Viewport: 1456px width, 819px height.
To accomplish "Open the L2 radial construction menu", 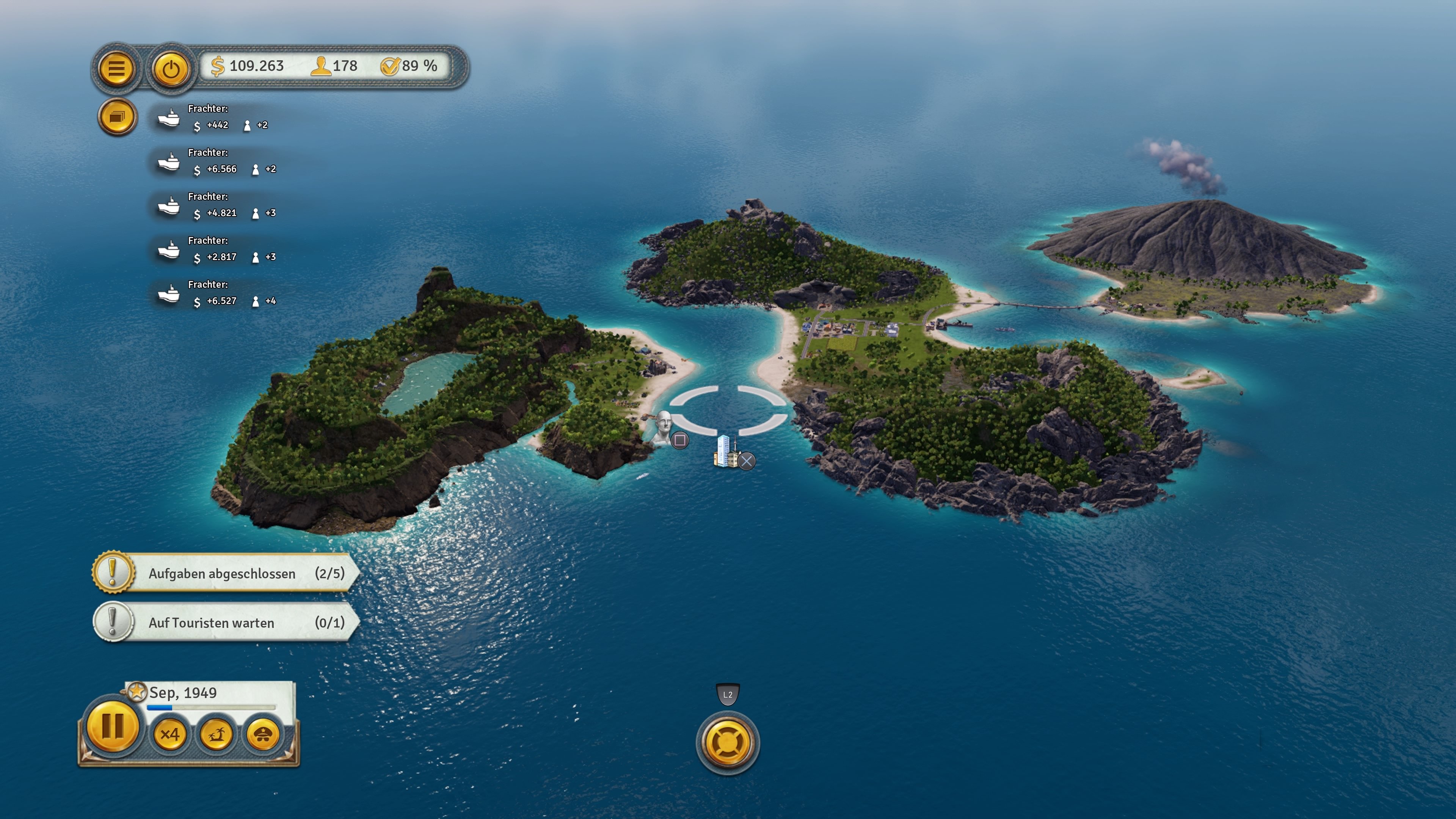I will pyautogui.click(x=728, y=744).
